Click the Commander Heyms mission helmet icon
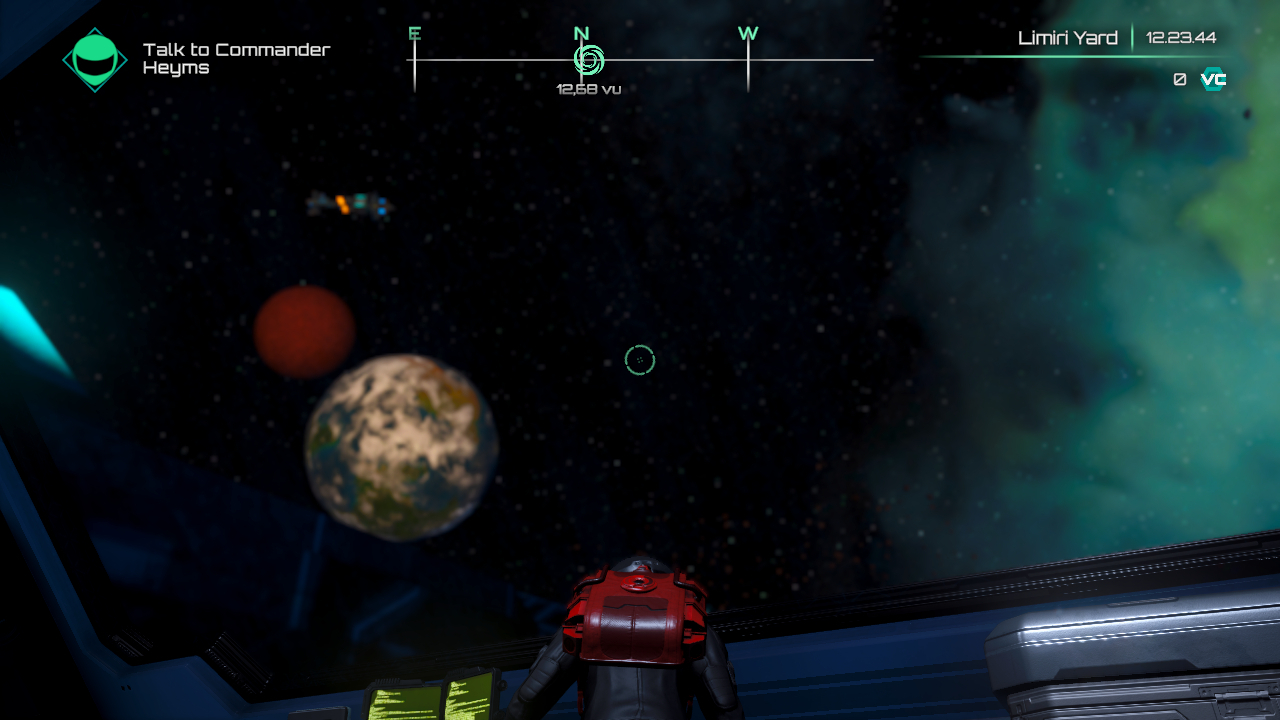Image resolution: width=1280 pixels, height=720 pixels. (95, 58)
